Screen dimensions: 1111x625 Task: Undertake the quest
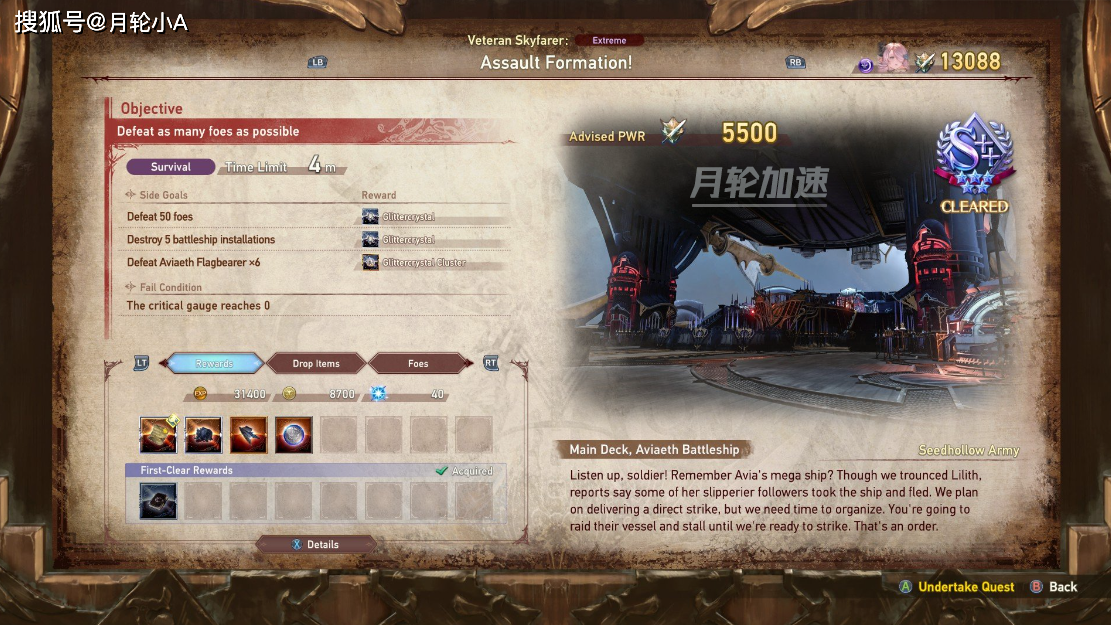point(965,587)
